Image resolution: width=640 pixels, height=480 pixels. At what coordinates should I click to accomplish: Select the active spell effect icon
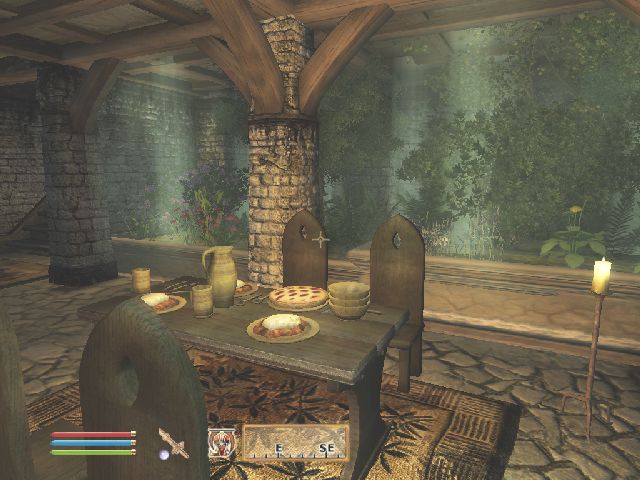pos(221,442)
